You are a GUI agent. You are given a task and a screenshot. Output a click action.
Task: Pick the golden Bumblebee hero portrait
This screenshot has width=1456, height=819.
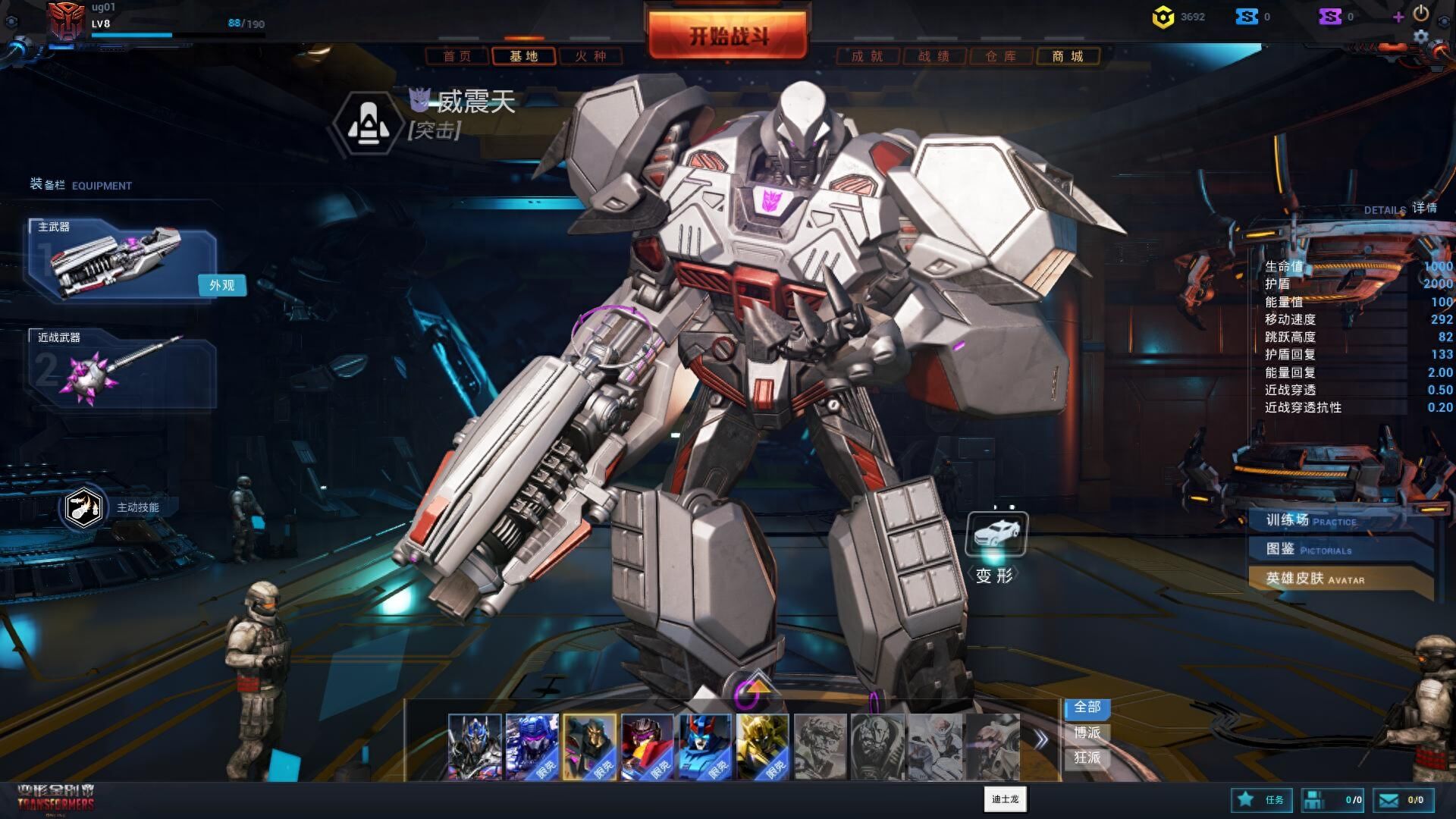point(762,746)
